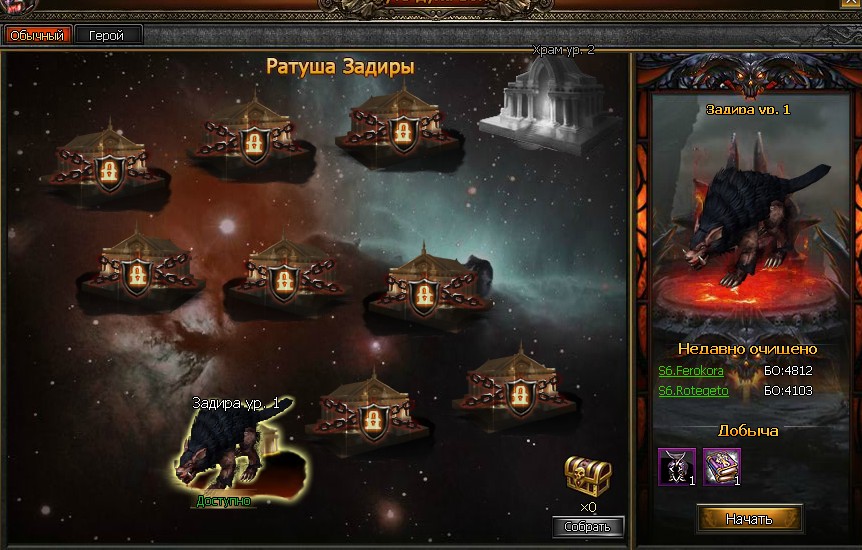Open the S6.Rotegeto player link
Image resolution: width=862 pixels, height=550 pixels.
pyautogui.click(x=693, y=391)
